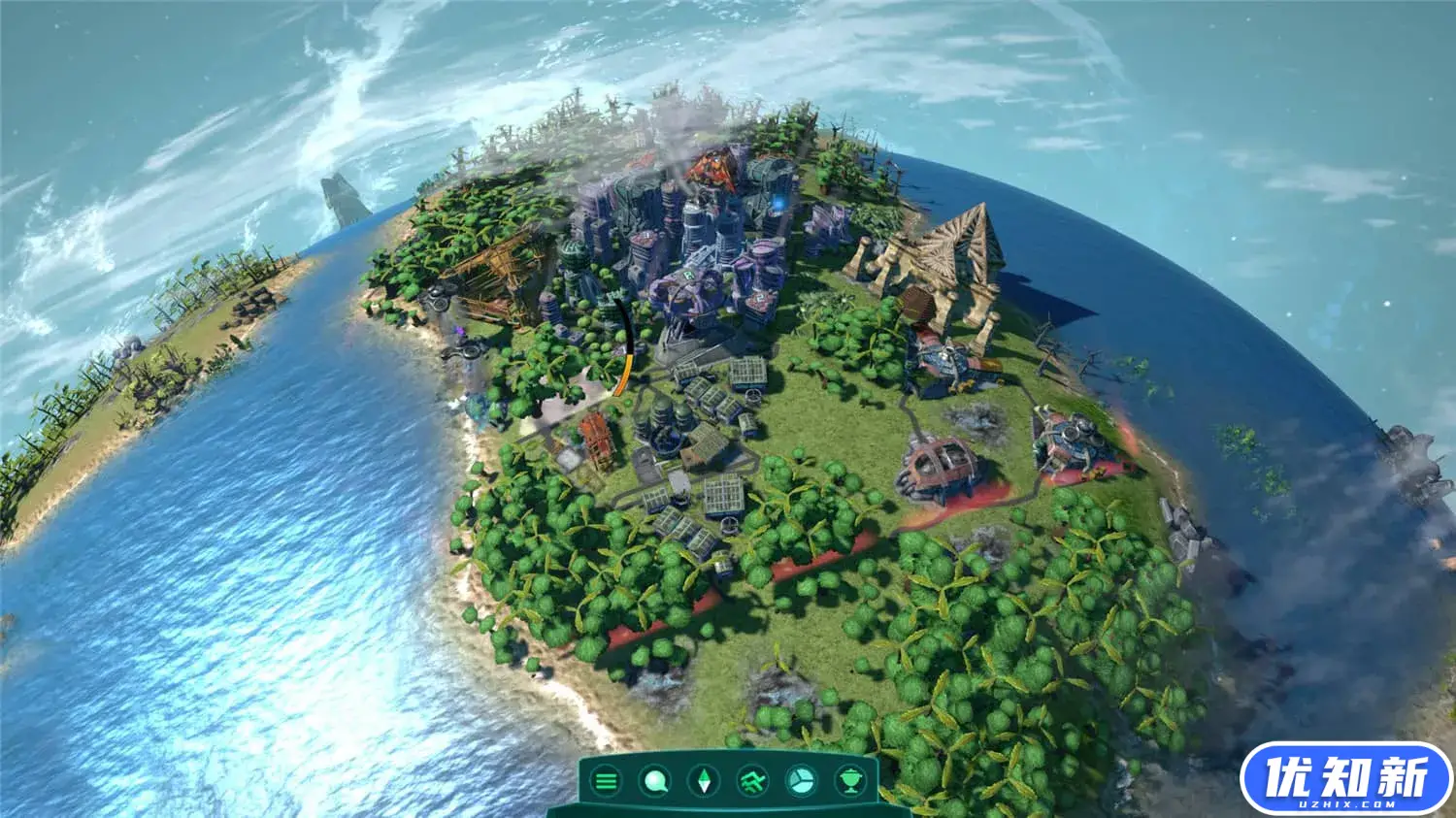Click the speech bubble icon

tap(655, 780)
